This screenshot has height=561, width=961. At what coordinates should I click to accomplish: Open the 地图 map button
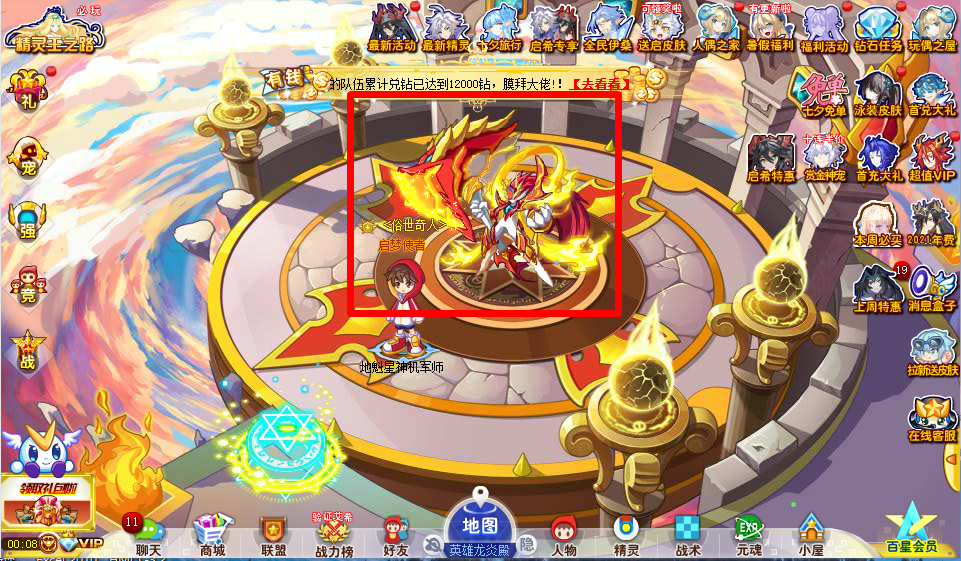(x=478, y=525)
